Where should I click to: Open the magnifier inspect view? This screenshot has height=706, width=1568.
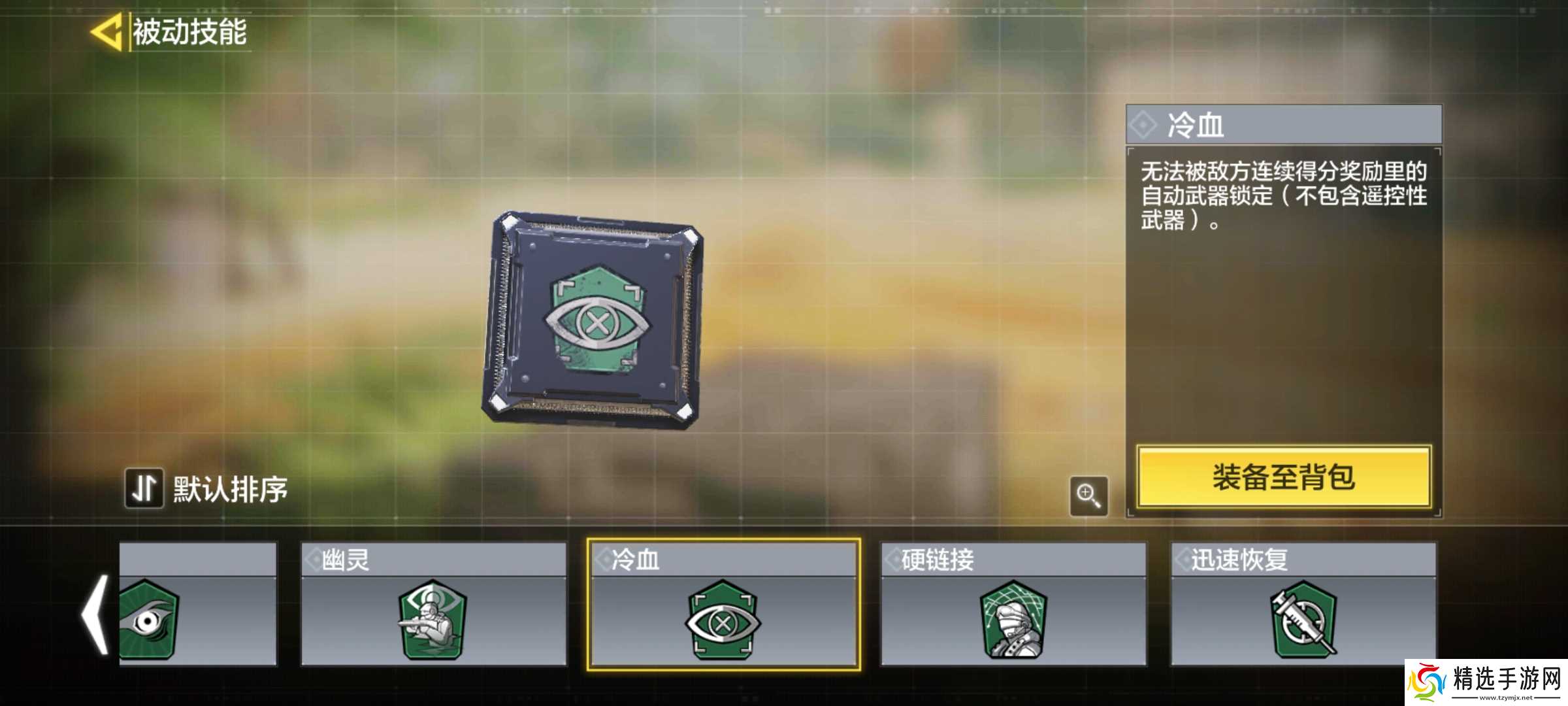coord(1088,496)
